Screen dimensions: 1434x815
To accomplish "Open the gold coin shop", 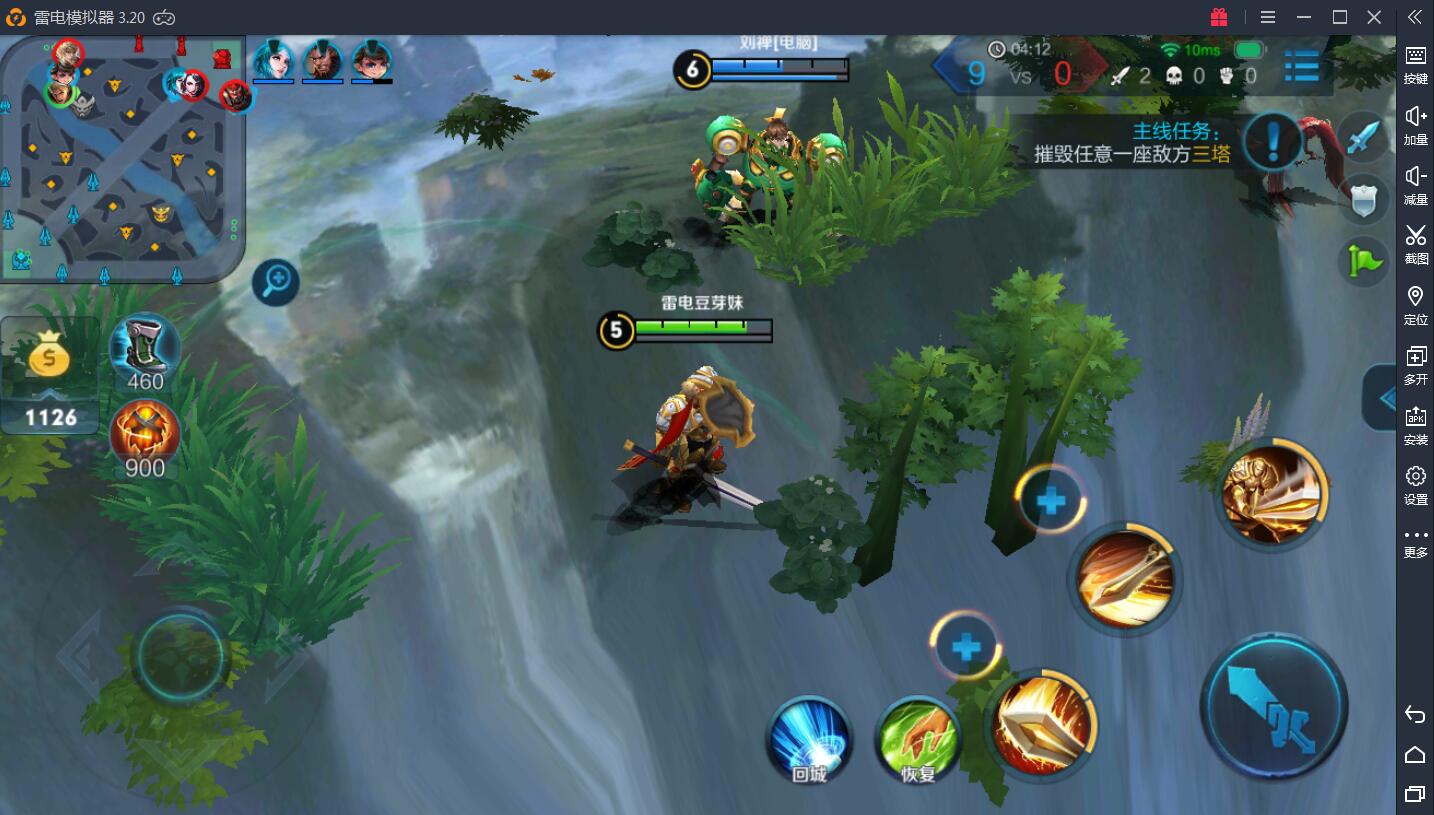I will click(x=50, y=375).
